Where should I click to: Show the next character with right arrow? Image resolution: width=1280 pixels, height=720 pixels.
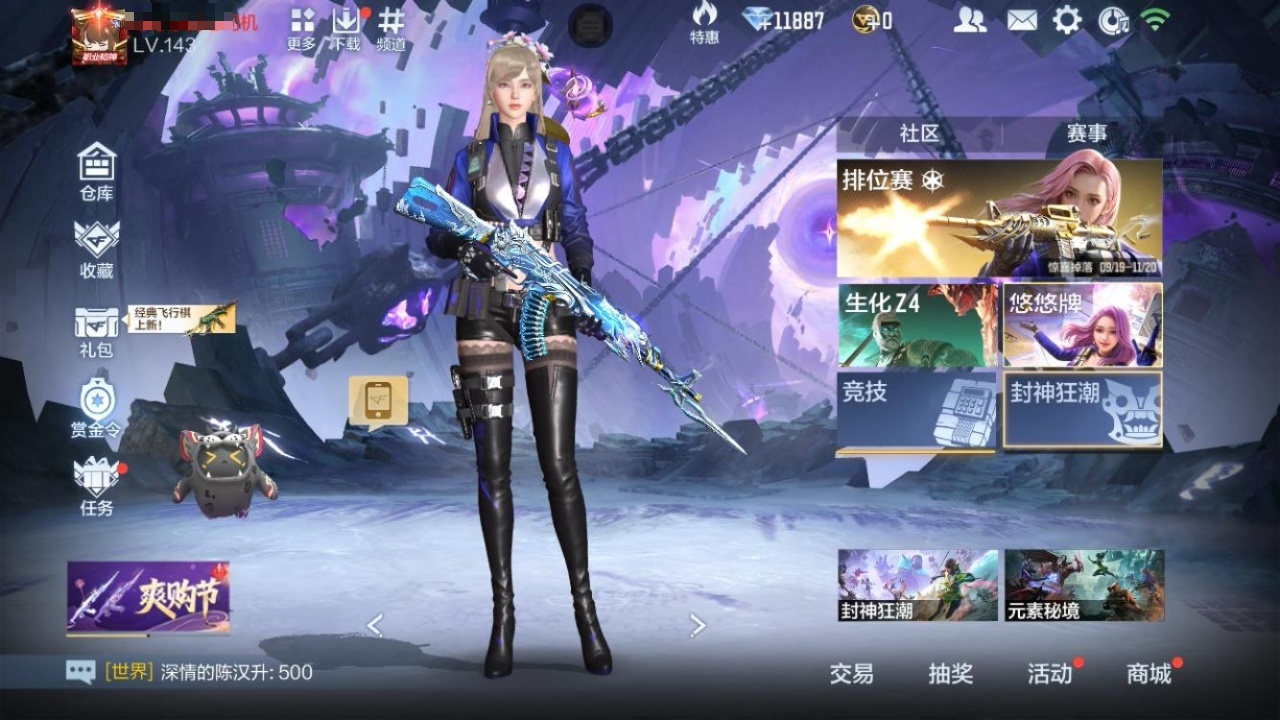[698, 626]
